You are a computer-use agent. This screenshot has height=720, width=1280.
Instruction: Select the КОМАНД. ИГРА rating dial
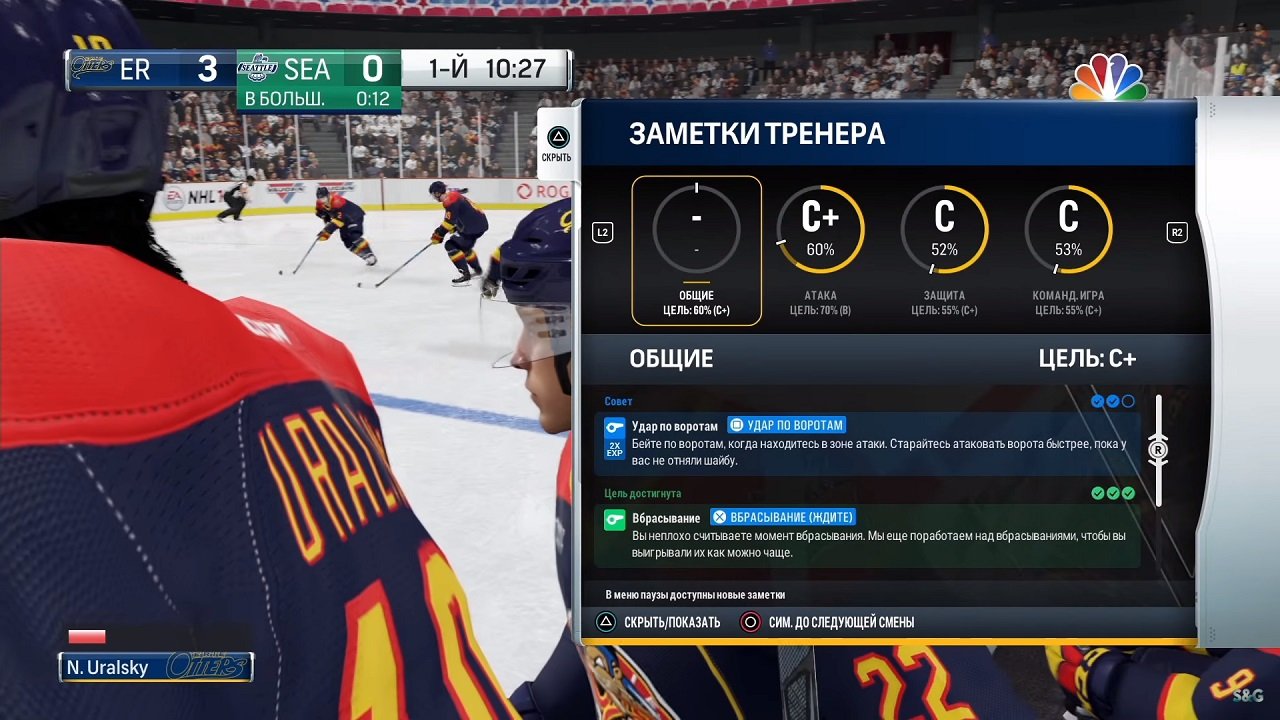click(1067, 229)
